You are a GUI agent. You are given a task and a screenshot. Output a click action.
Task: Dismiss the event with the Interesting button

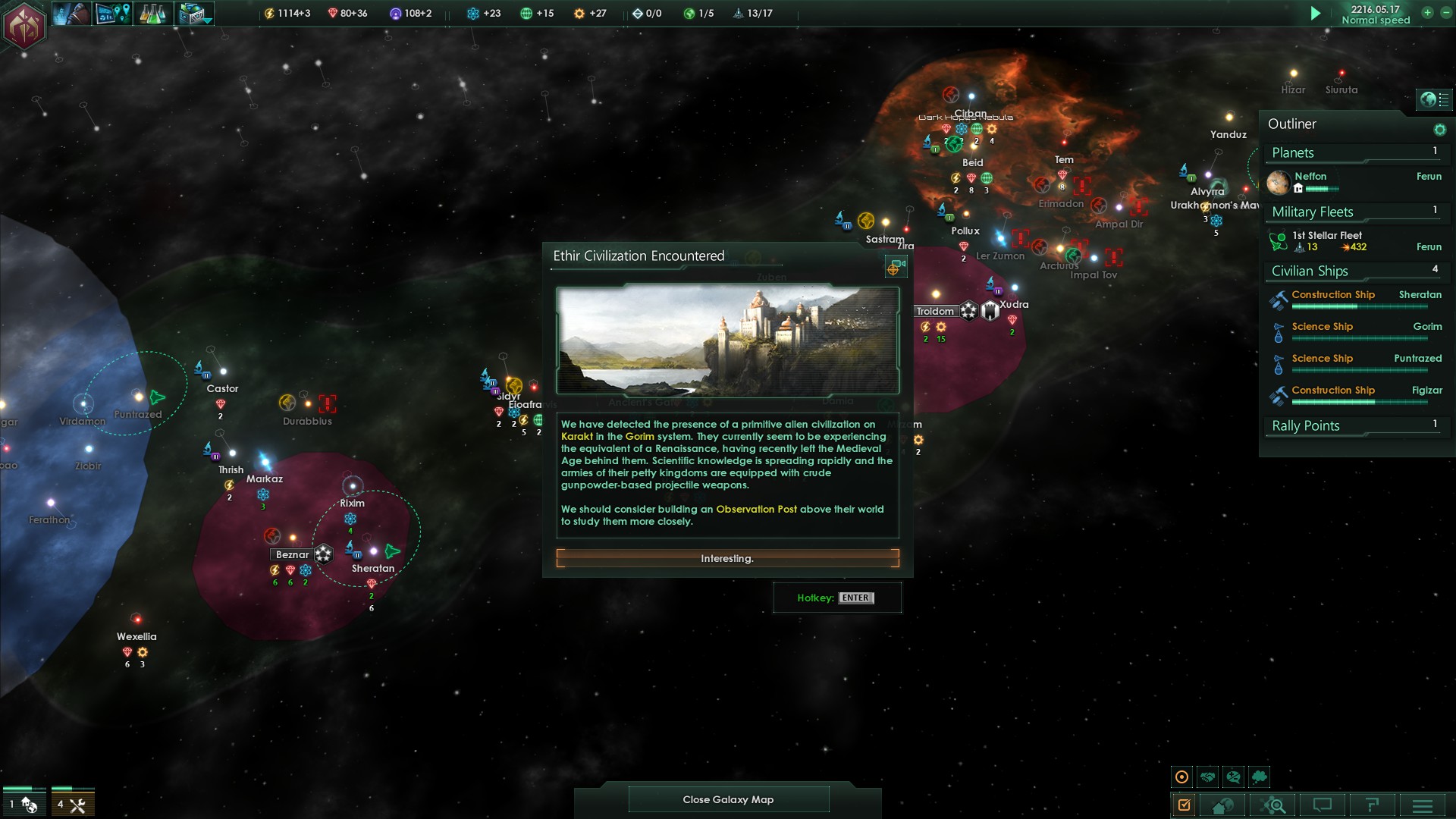click(727, 559)
